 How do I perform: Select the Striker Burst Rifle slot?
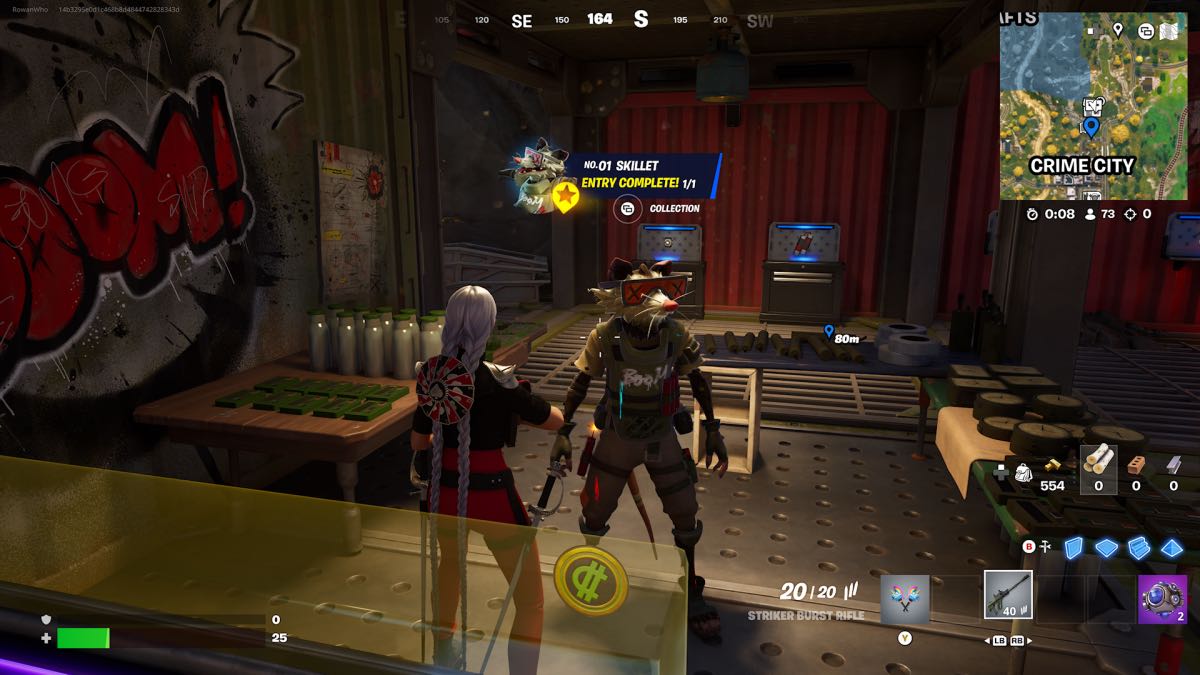point(1008,595)
